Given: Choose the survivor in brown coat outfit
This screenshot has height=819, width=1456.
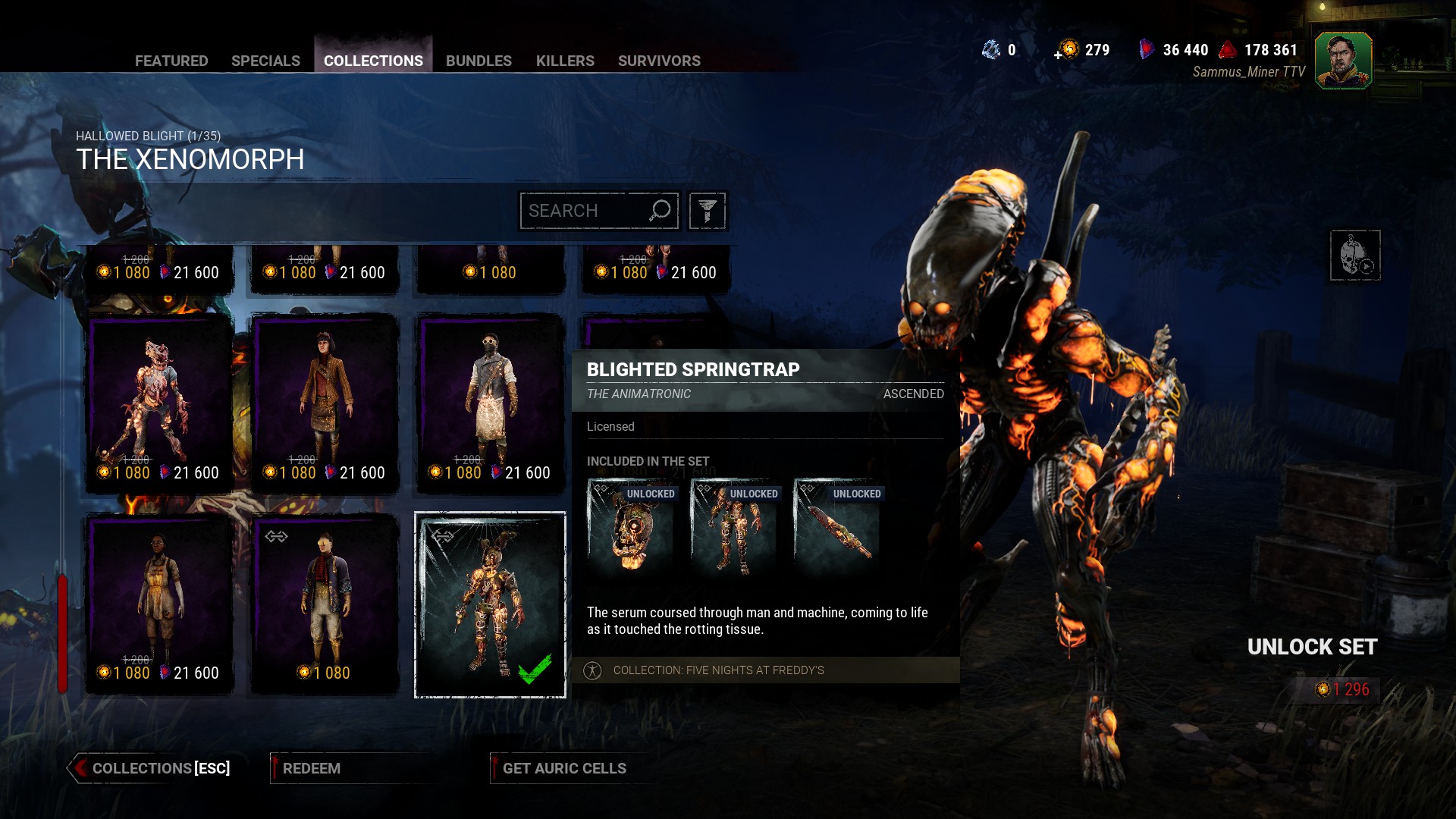Looking at the screenshot, I should [x=325, y=402].
